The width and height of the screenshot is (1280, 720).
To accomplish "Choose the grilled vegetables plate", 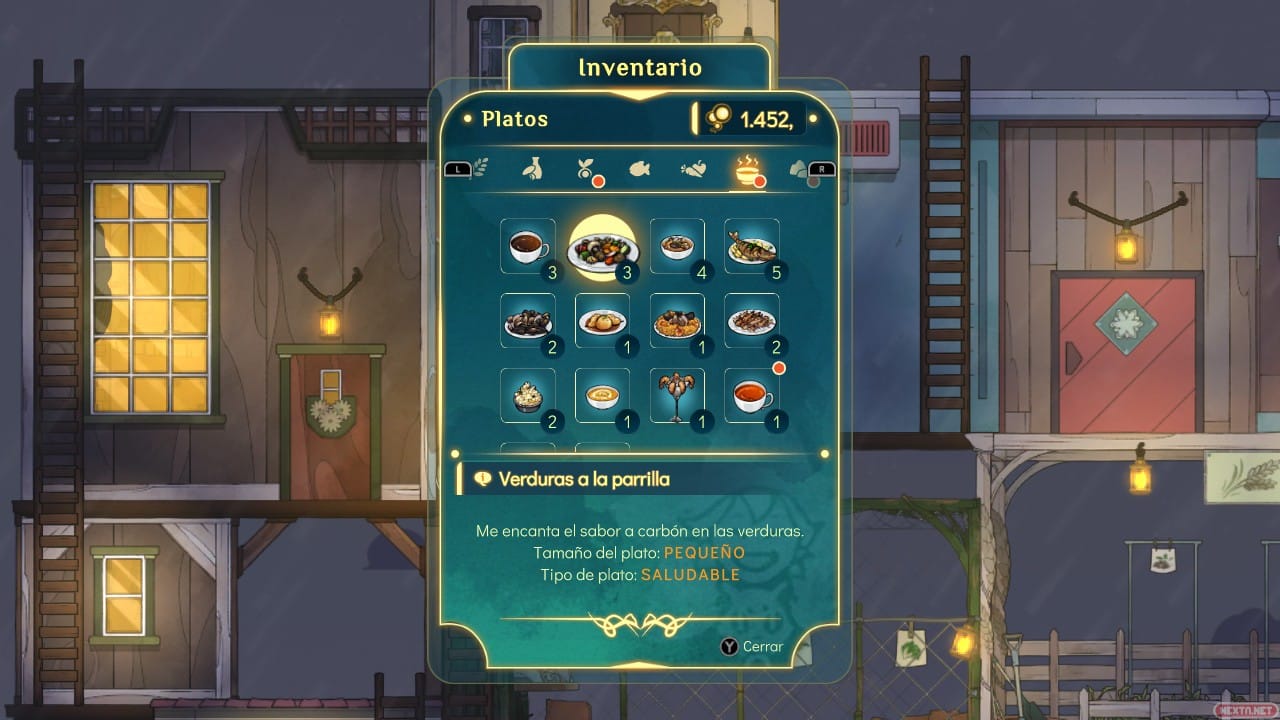I will click(602, 247).
